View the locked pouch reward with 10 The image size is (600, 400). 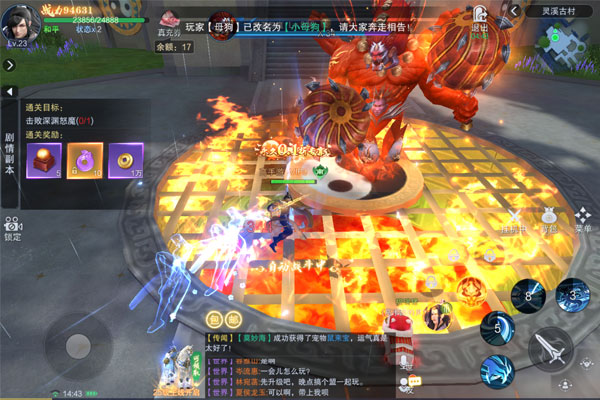[x=84, y=158]
